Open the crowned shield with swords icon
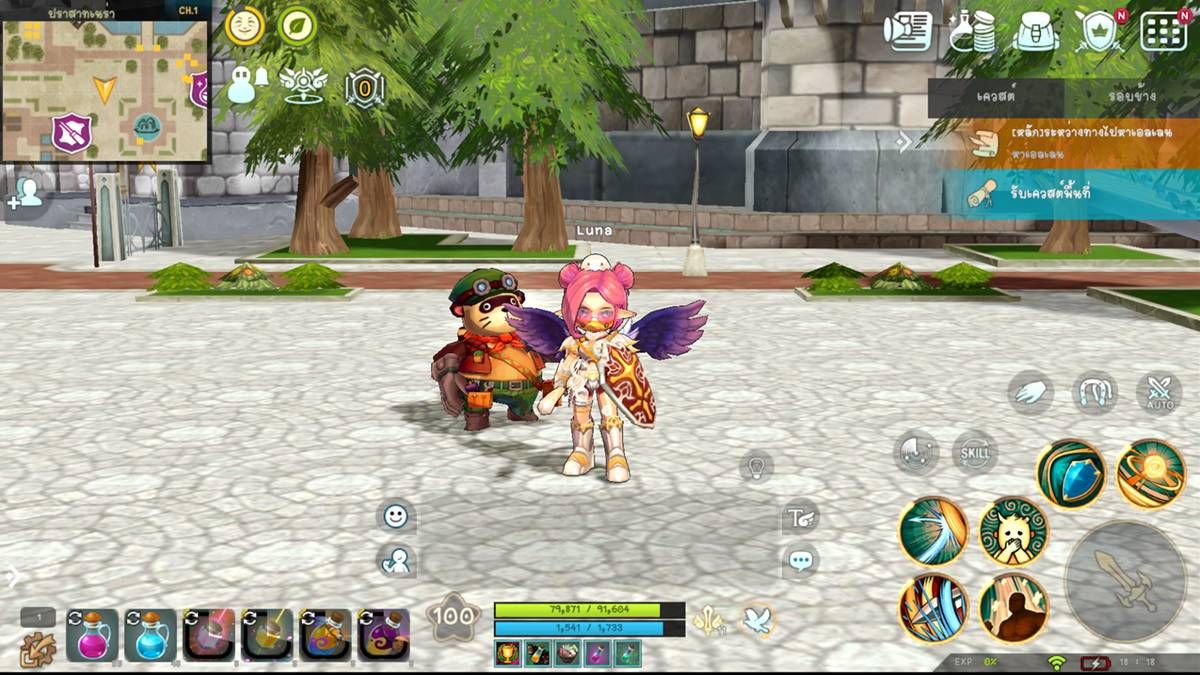1200x675 pixels. point(1101,31)
